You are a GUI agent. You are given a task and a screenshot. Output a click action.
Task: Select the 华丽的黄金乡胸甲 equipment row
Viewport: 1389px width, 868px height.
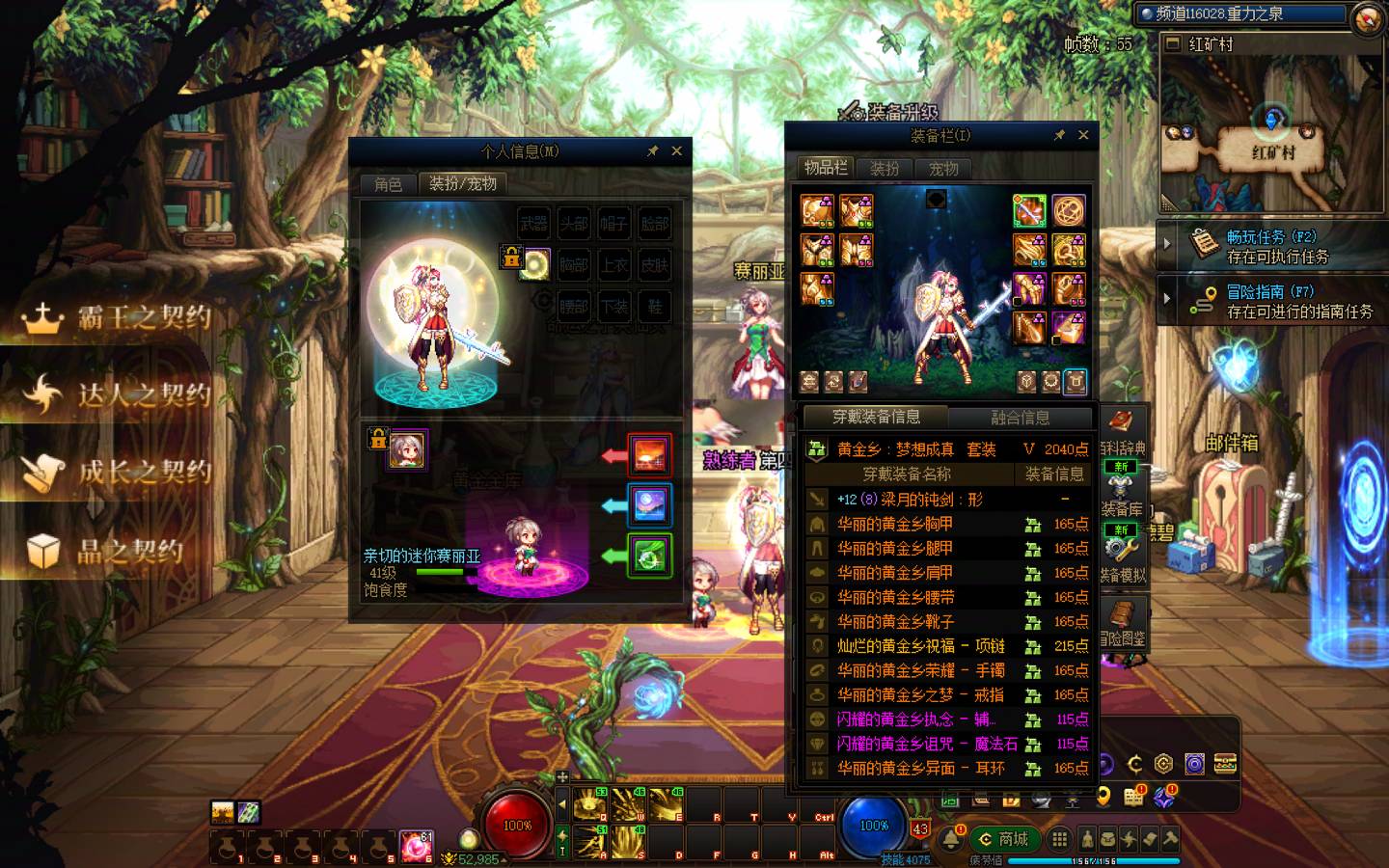click(894, 524)
